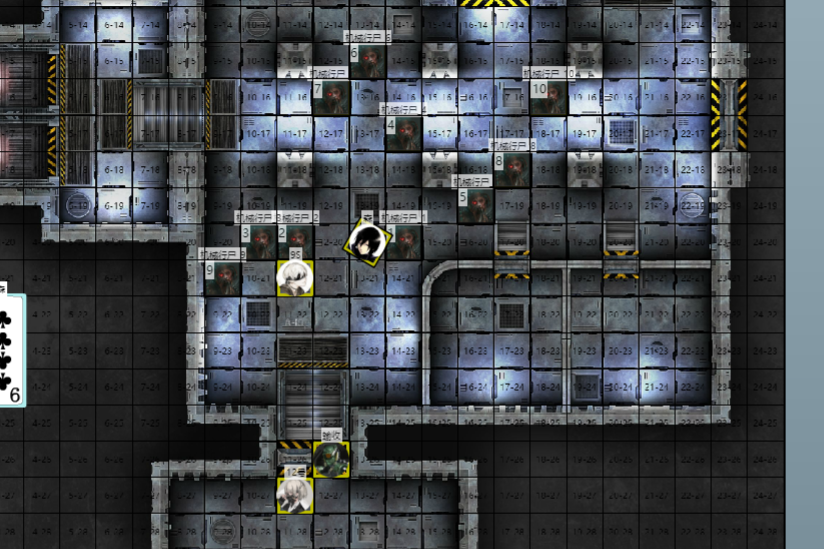The height and width of the screenshot is (549, 824).
Task: Select zombie token number 2
Action: [x=296, y=241]
